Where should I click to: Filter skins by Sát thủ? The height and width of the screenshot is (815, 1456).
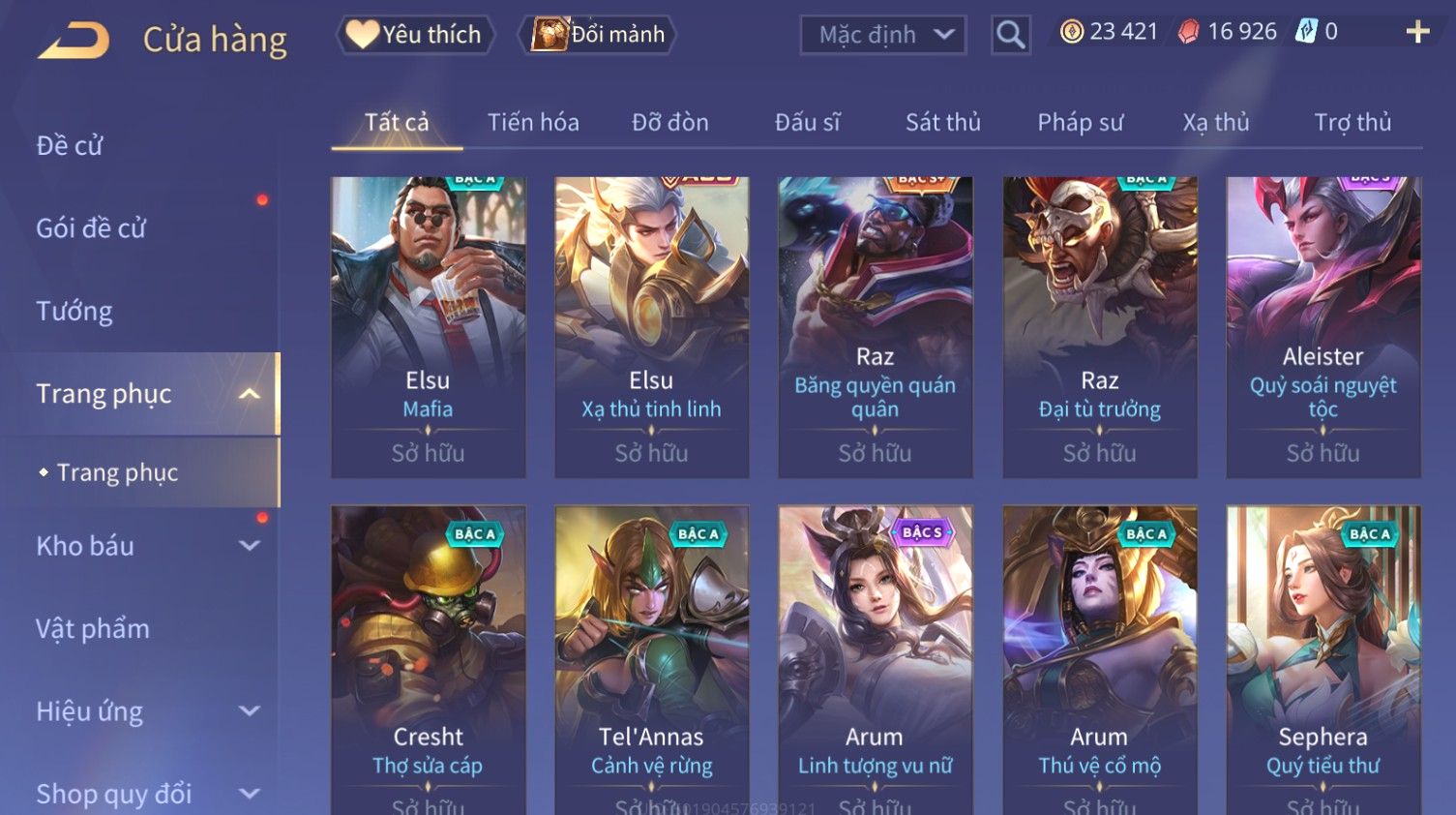point(942,123)
